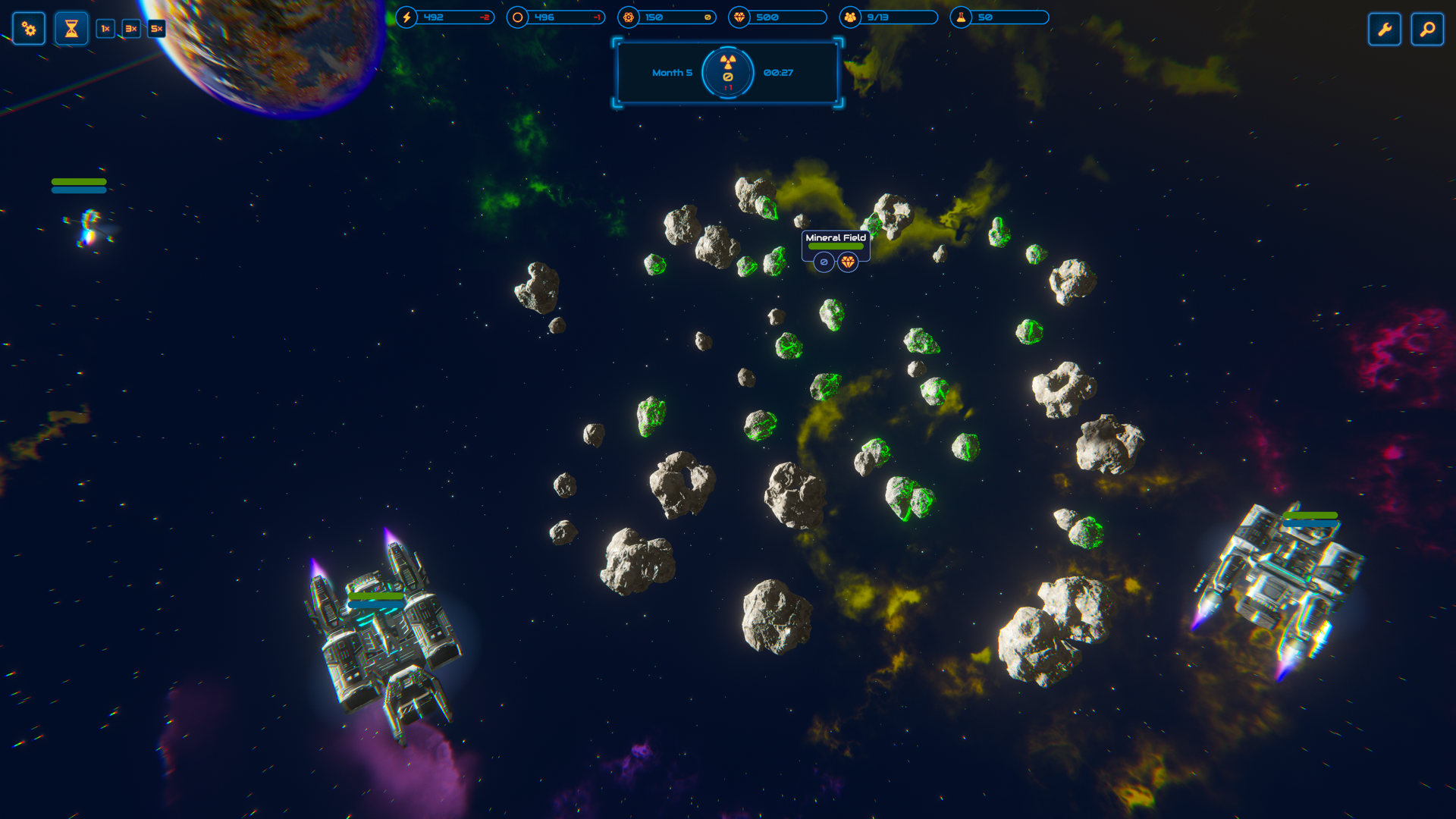The image size is (1456, 819).
Task: Click the gem resource icon in top bar
Action: pyautogui.click(x=739, y=17)
